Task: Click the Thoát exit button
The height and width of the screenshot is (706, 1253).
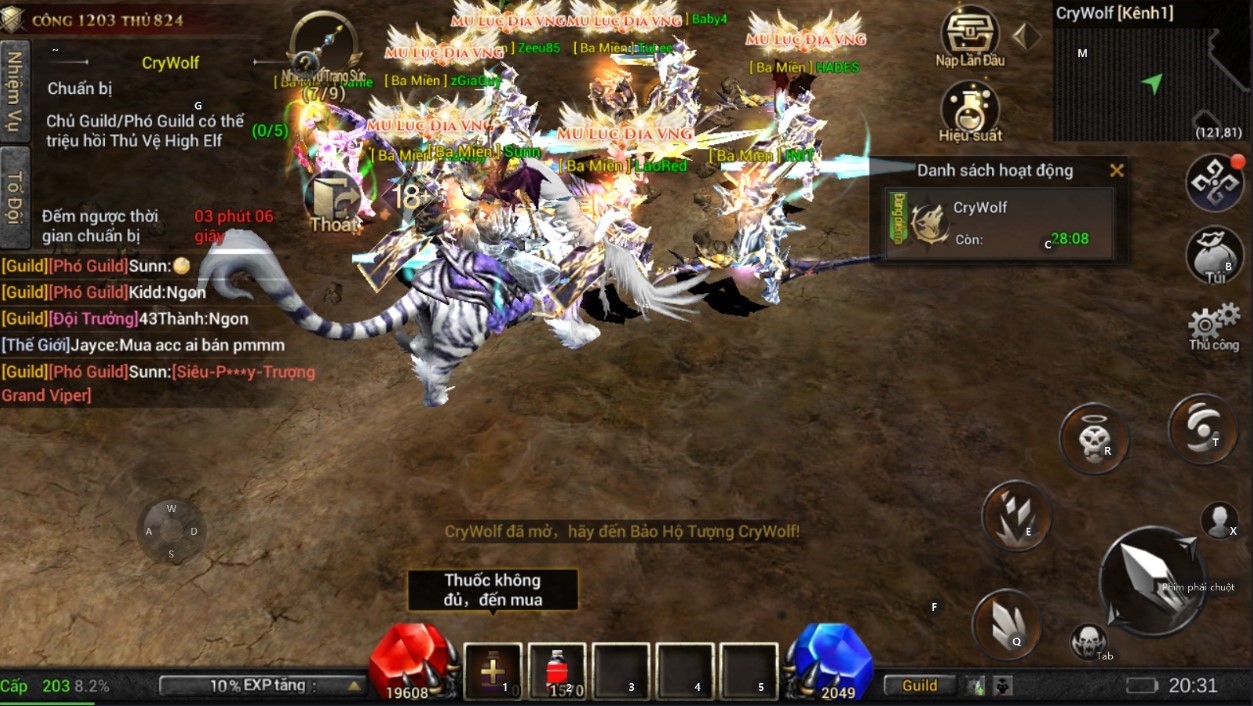Action: pyautogui.click(x=333, y=204)
